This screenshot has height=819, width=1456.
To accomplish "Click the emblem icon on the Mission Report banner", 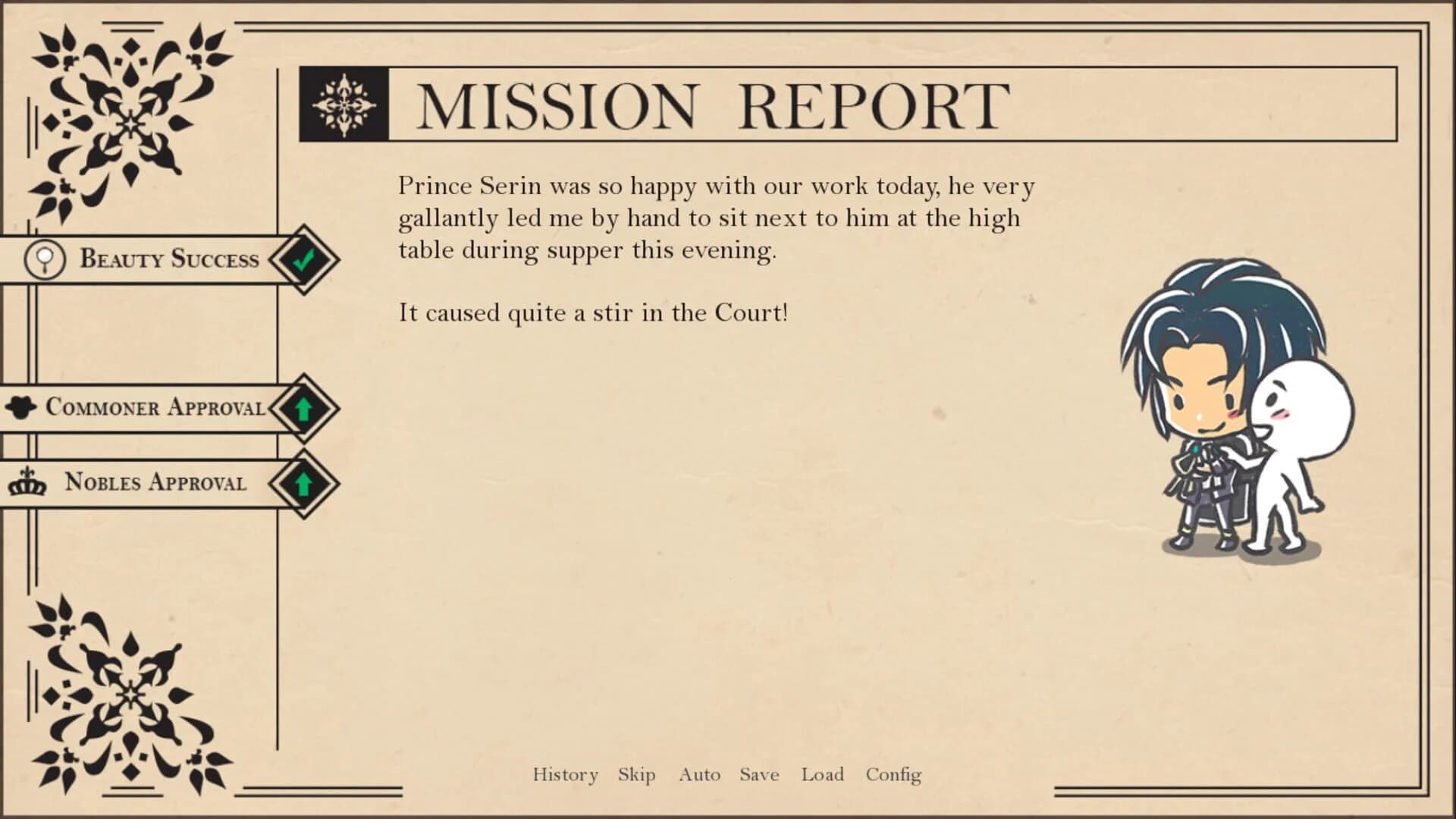I will click(x=345, y=105).
